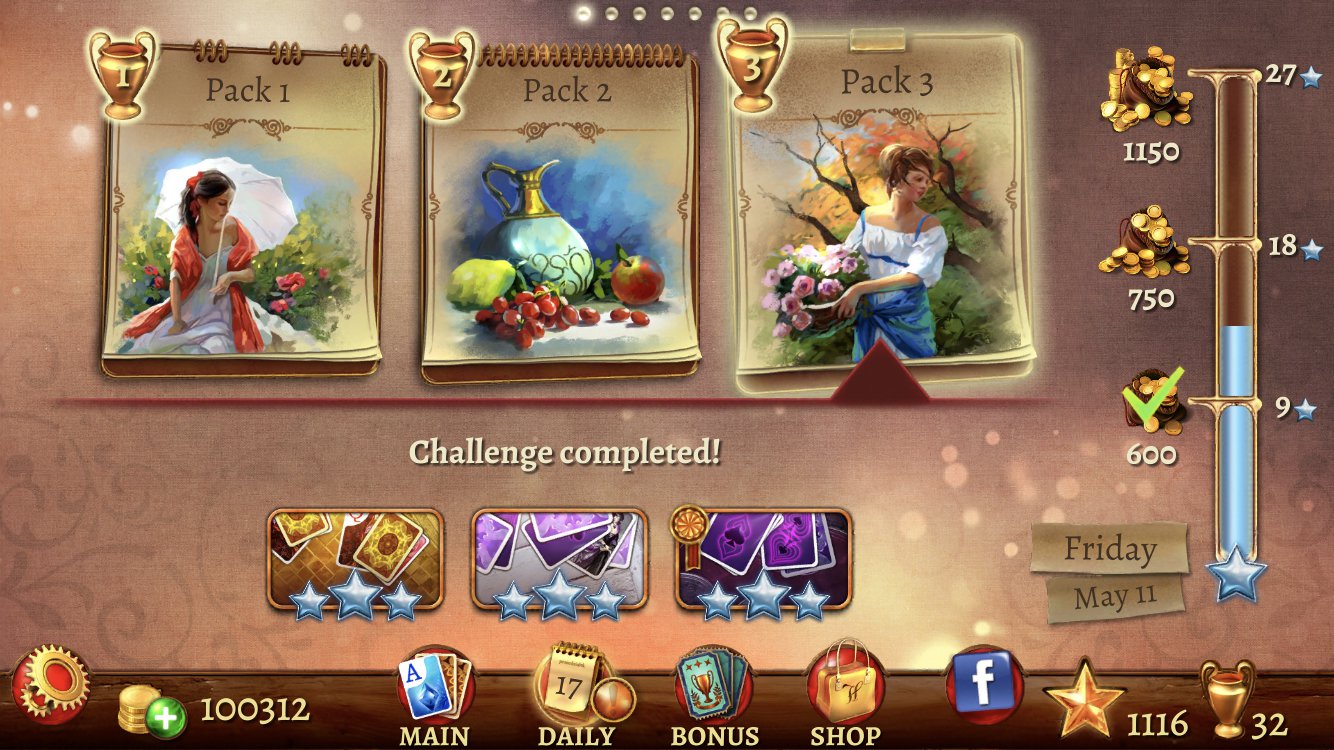Open the Friday May 11 date tag

(x=1112, y=570)
